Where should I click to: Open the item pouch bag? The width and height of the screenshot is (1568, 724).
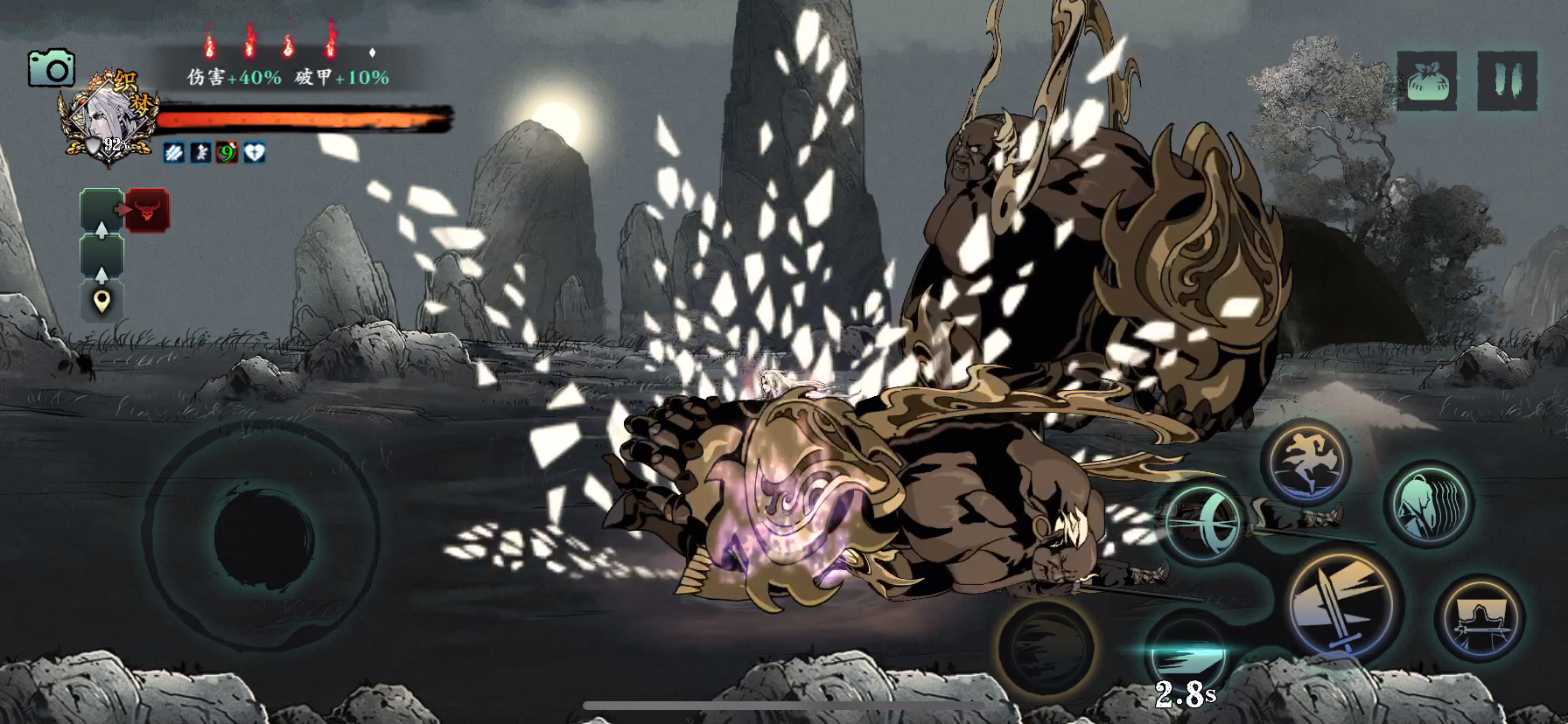coord(1426,80)
